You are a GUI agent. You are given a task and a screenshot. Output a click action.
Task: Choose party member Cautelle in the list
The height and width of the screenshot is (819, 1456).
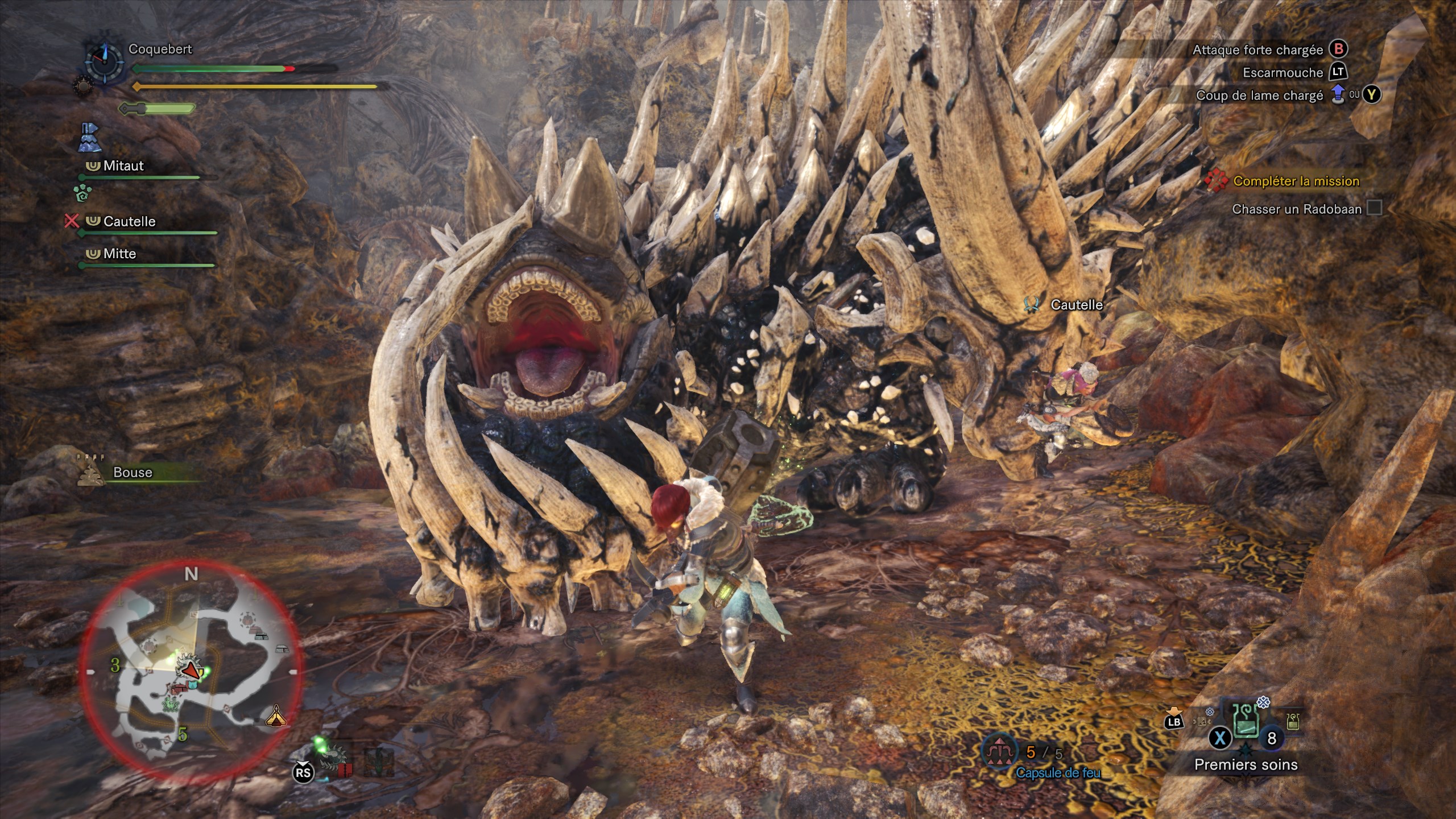pyautogui.click(x=129, y=222)
